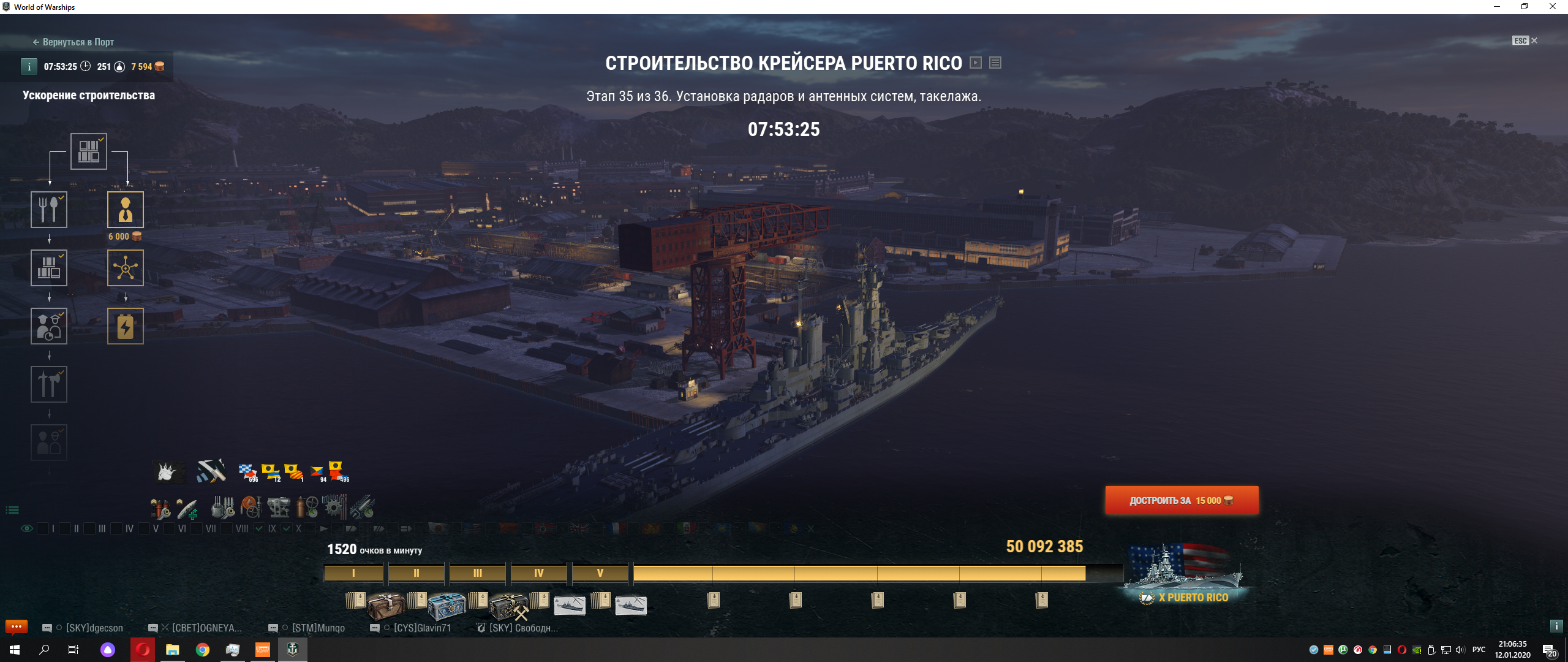Select construction phase I segment
1568x662 pixels.
pyautogui.click(x=353, y=573)
